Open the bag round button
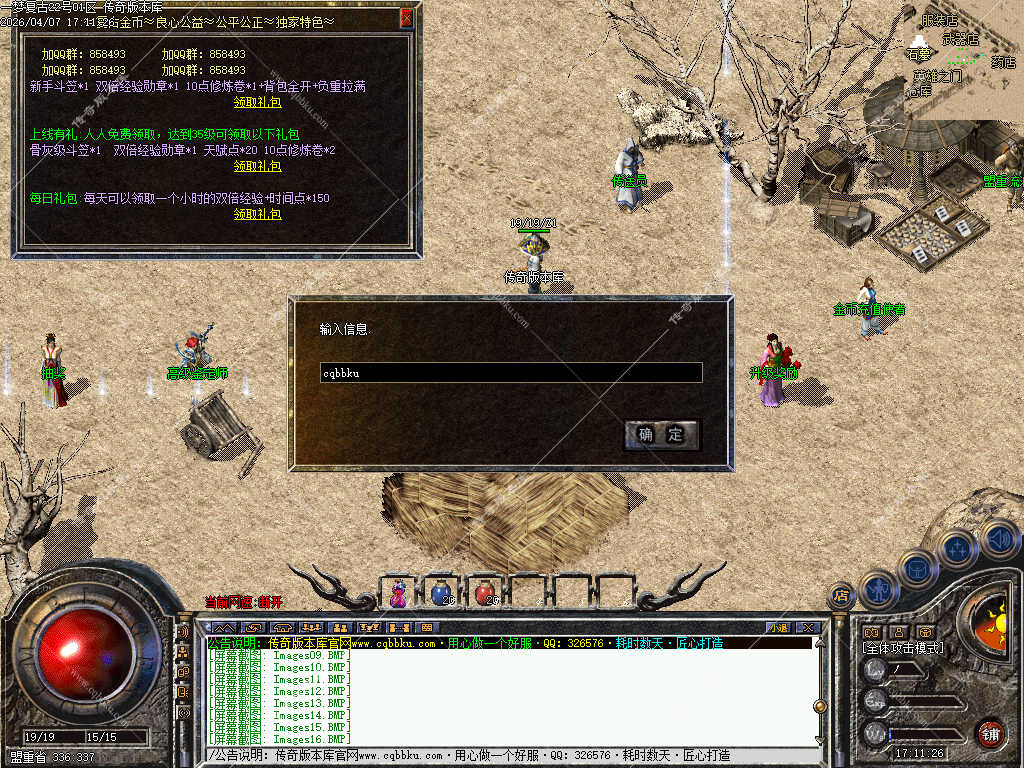Image resolution: width=1024 pixels, height=768 pixels. (x=917, y=569)
